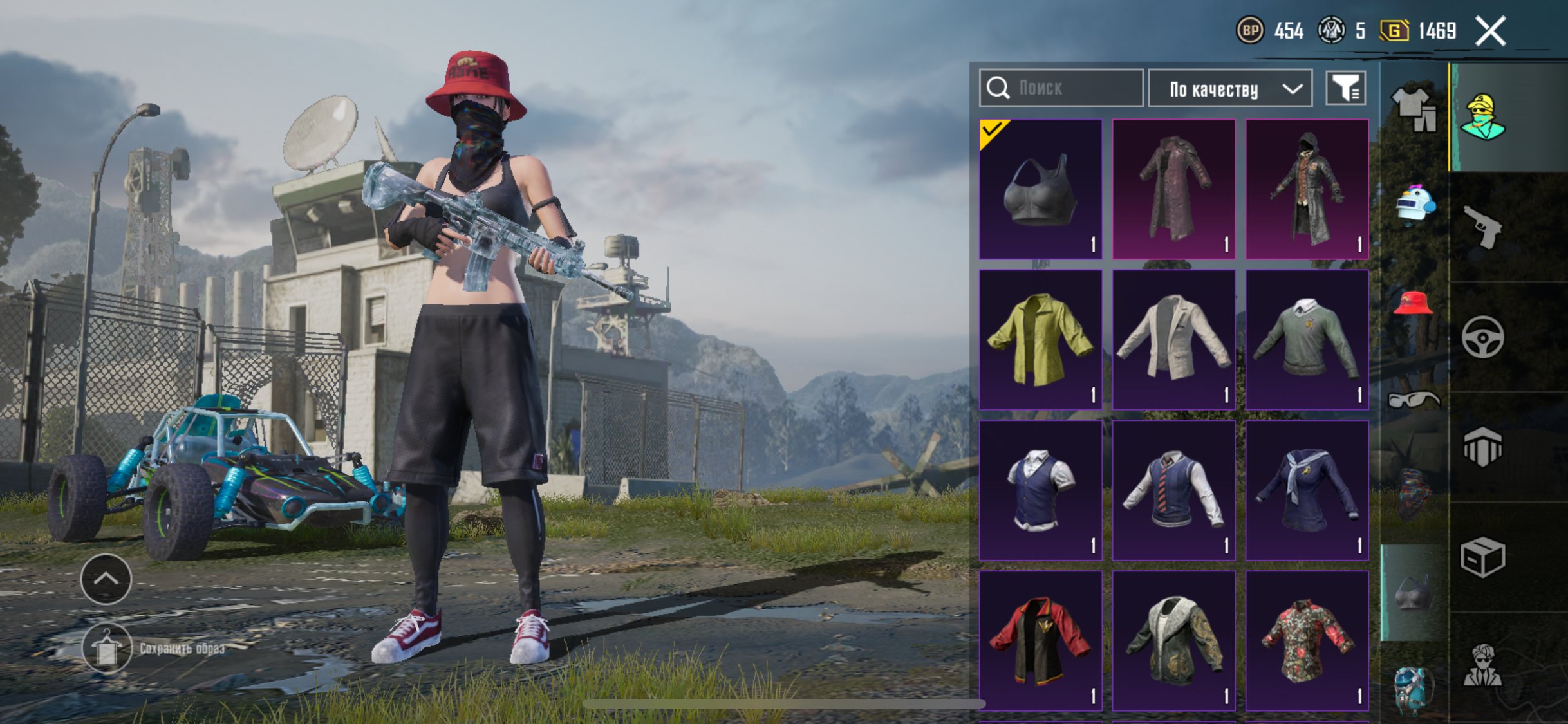1568x724 pixels.
Task: Switch to the weapons pistol tab
Action: (x=1482, y=227)
